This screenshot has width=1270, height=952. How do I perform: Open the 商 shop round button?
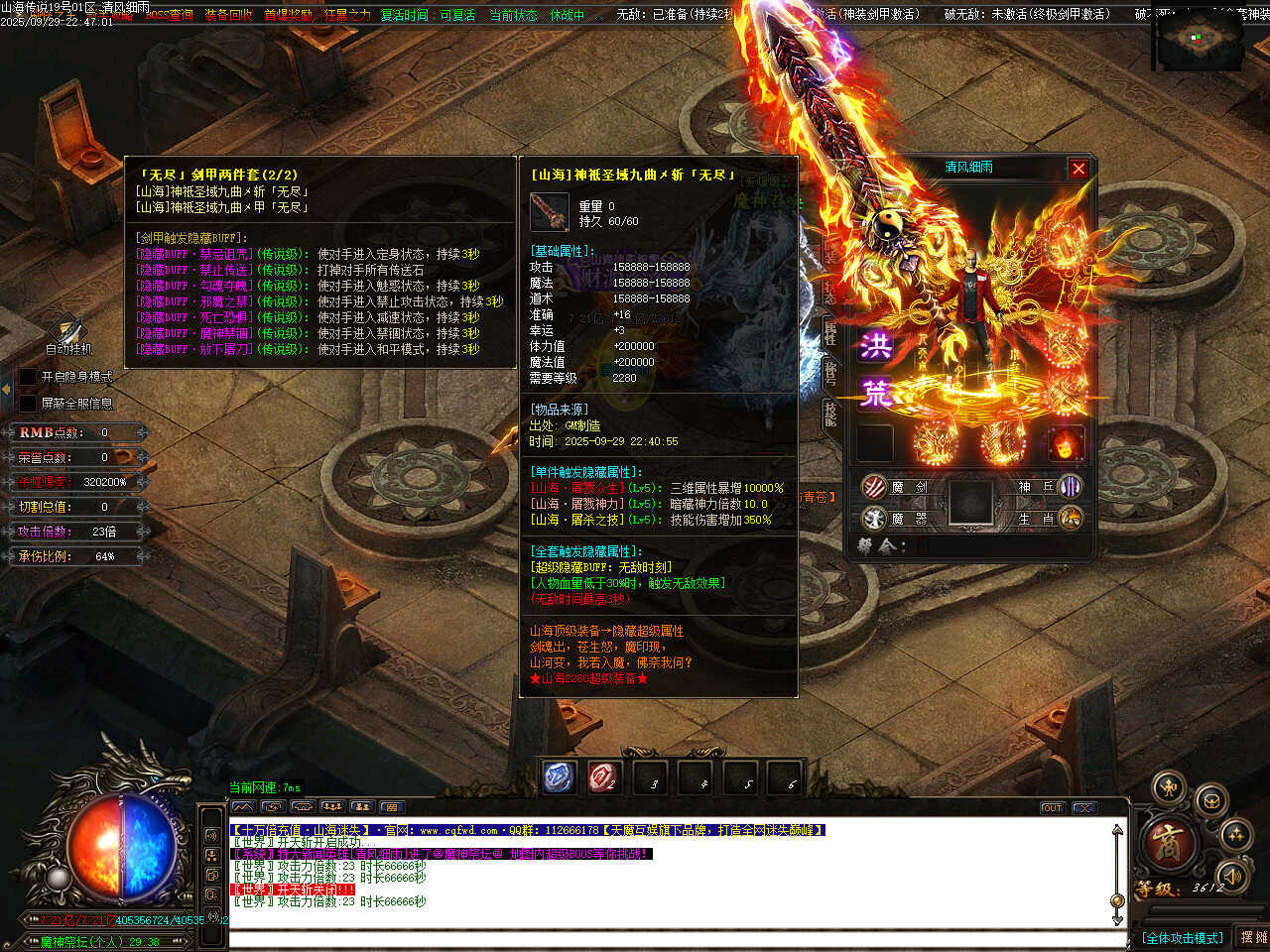click(1168, 844)
